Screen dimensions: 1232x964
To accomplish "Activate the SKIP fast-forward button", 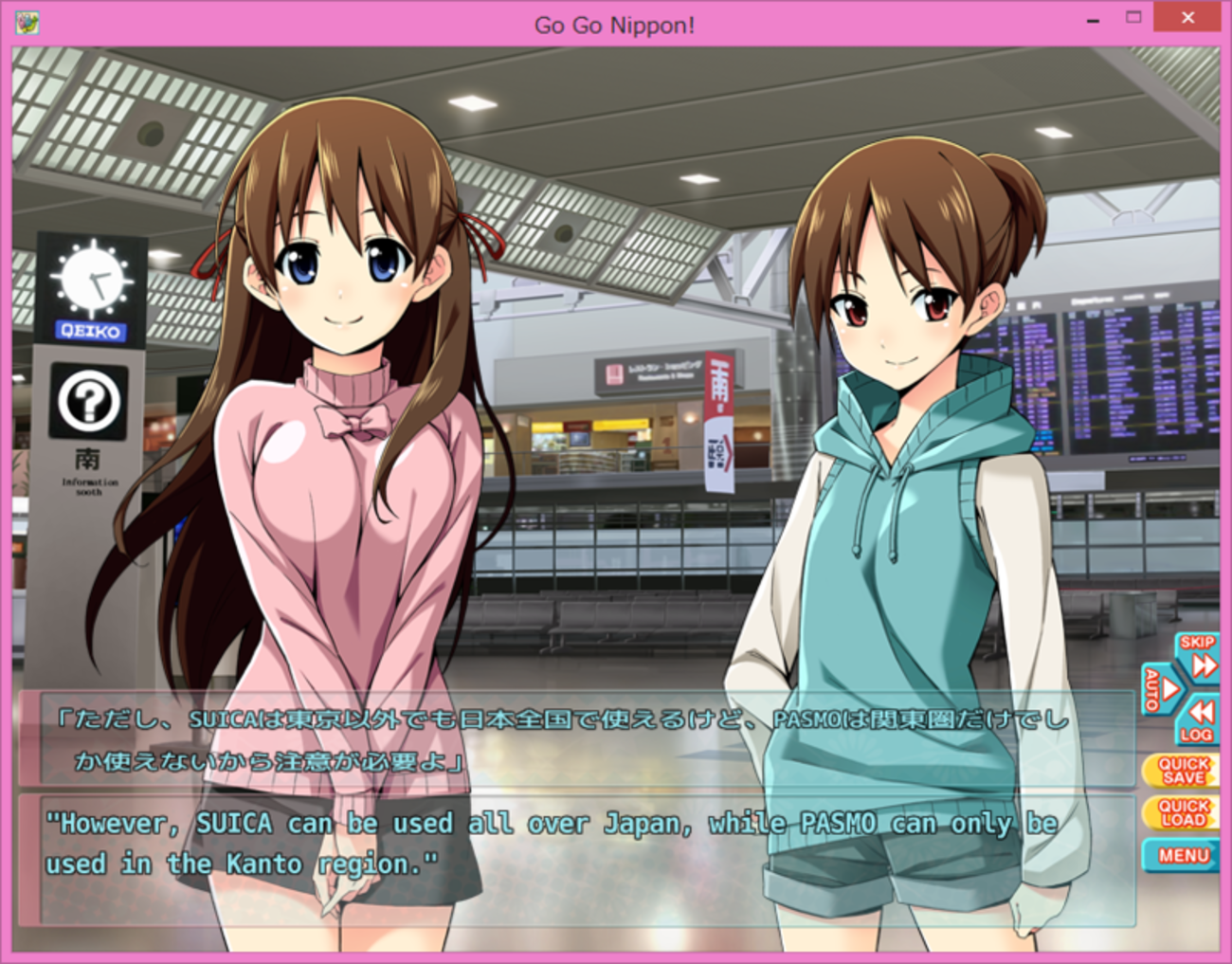I will coord(1198,656).
